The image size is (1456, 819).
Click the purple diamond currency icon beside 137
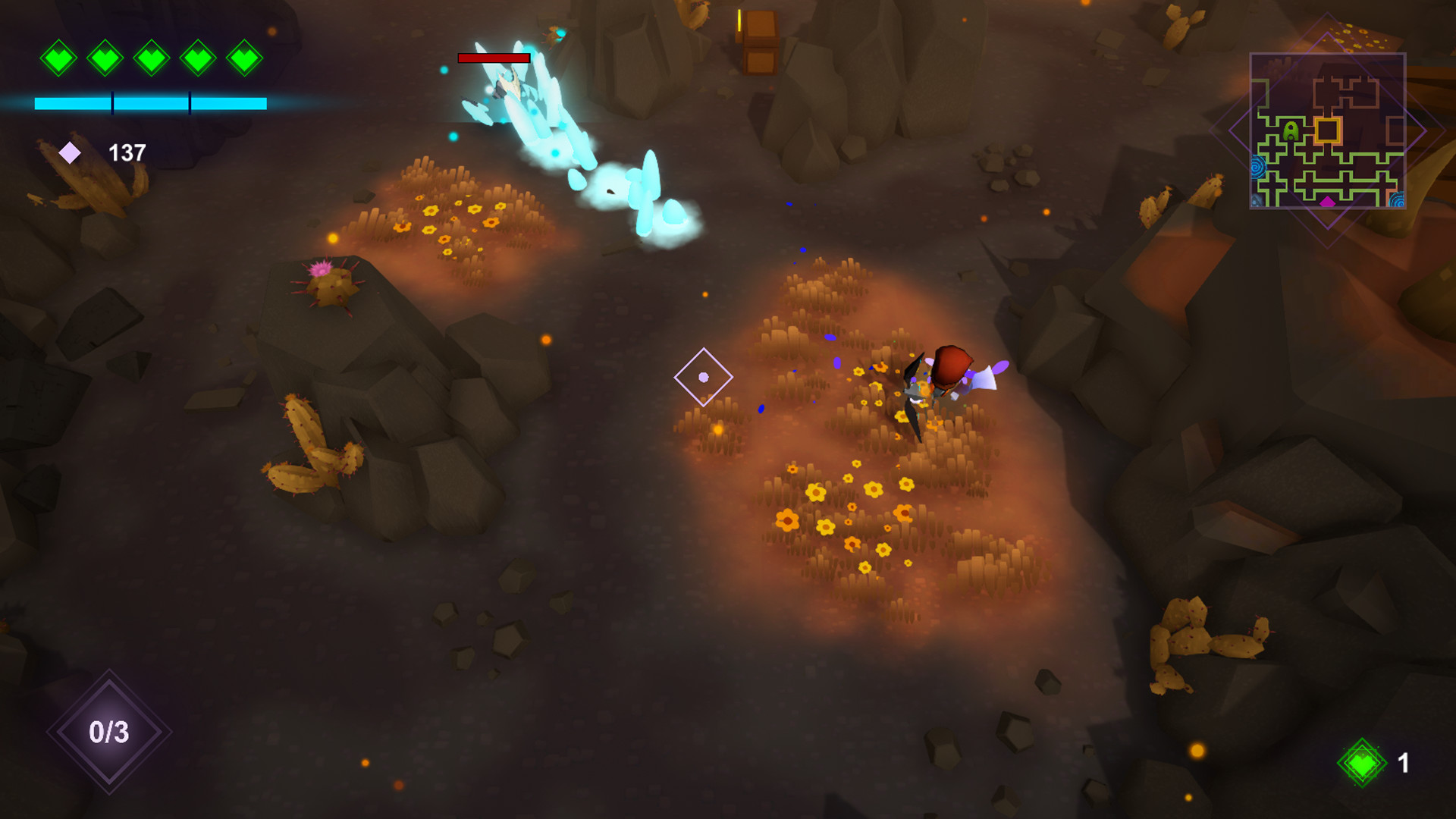click(x=69, y=152)
